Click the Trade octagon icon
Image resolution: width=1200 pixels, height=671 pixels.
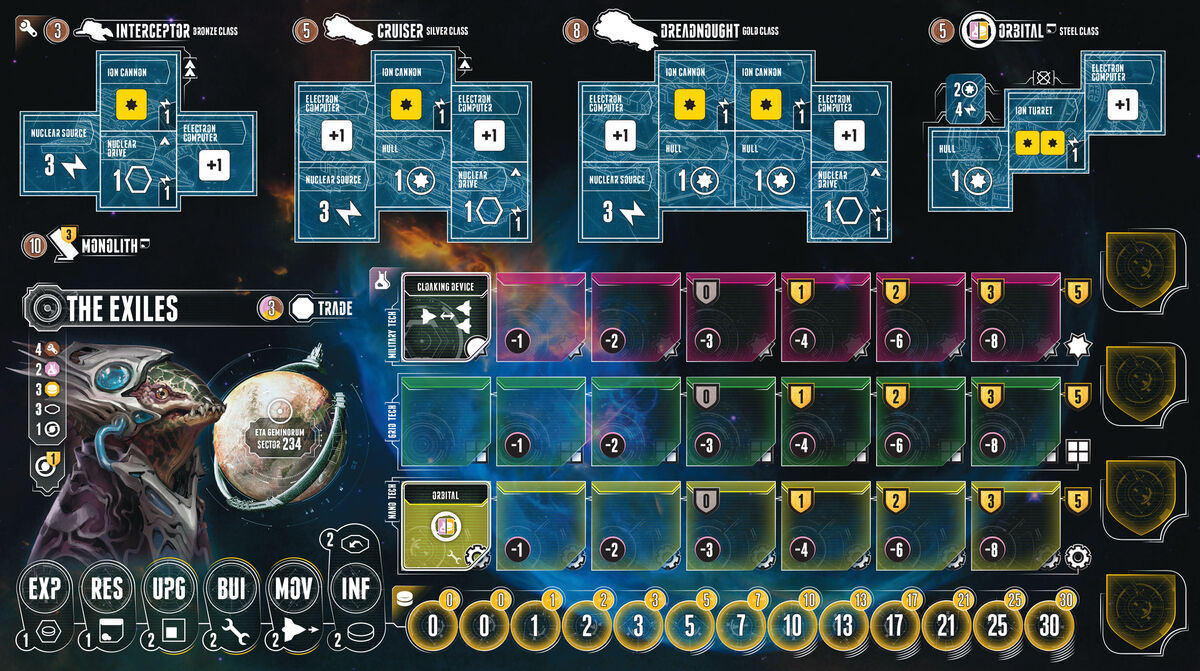pyautogui.click(x=301, y=308)
